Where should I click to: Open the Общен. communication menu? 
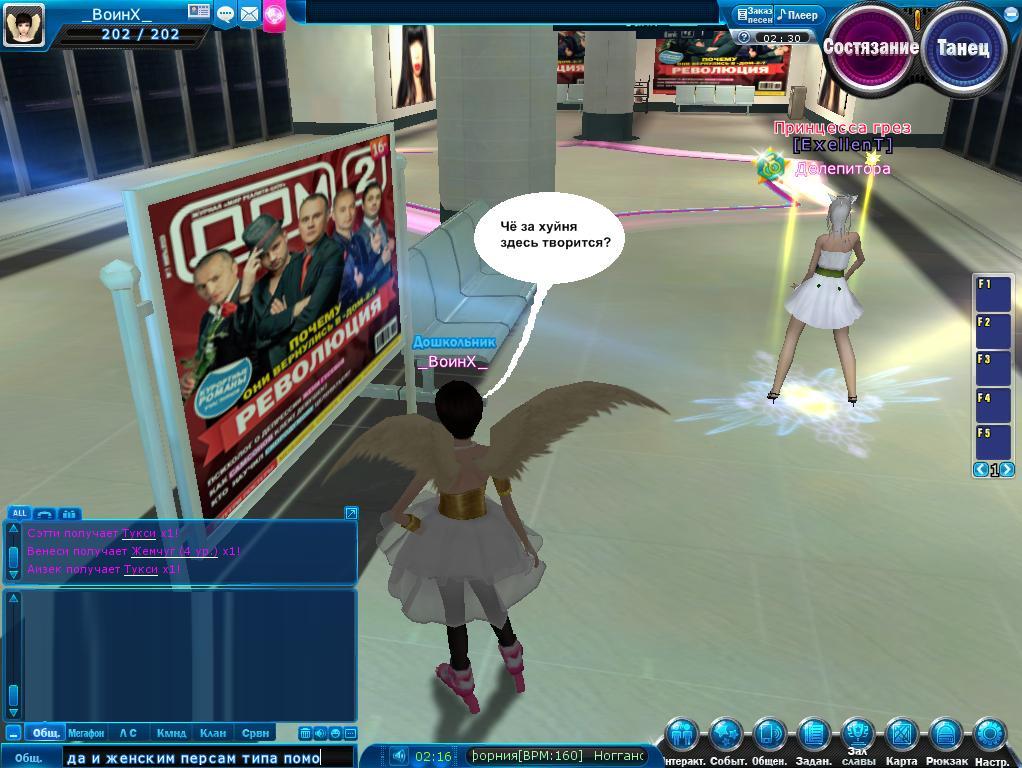coord(769,736)
